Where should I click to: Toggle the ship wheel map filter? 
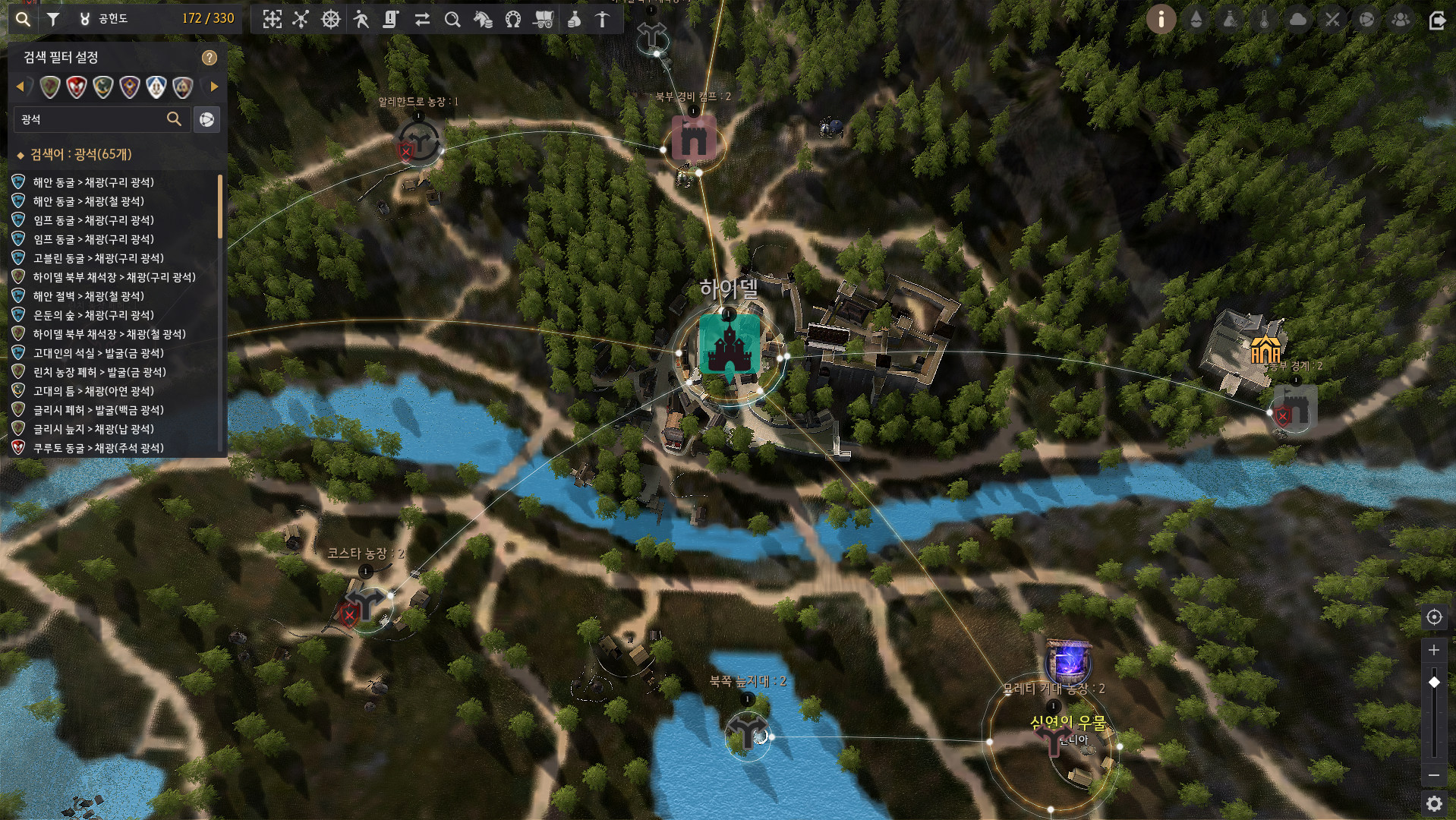pos(331,20)
